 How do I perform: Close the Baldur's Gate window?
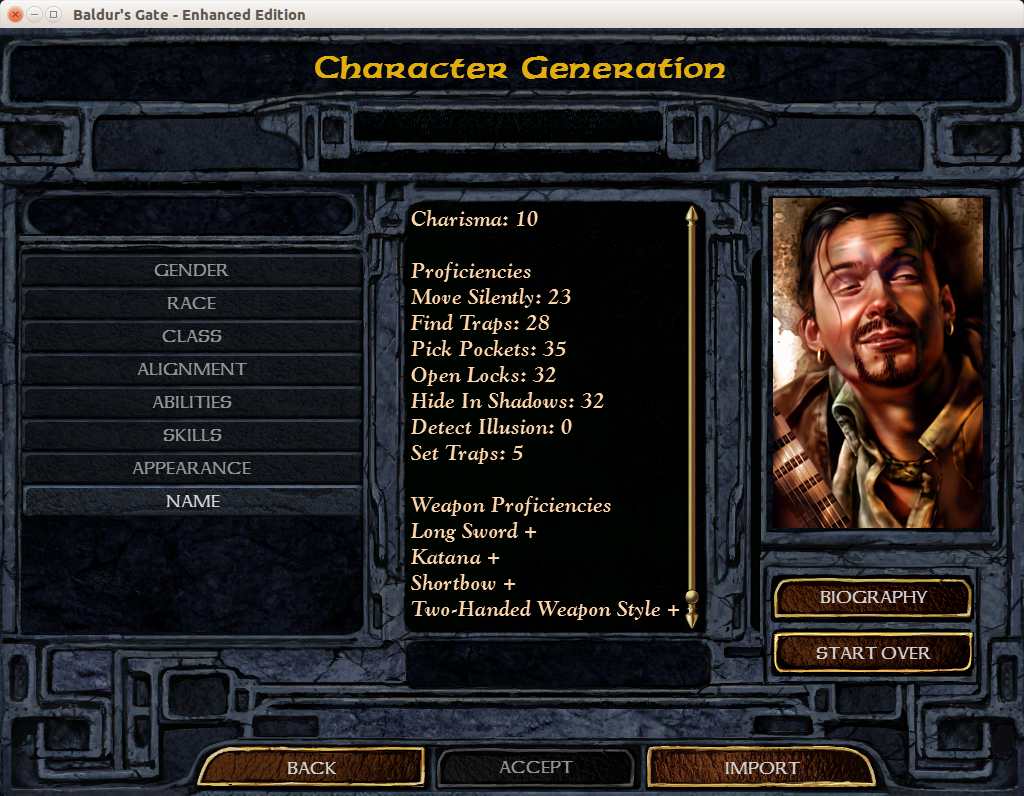15,15
